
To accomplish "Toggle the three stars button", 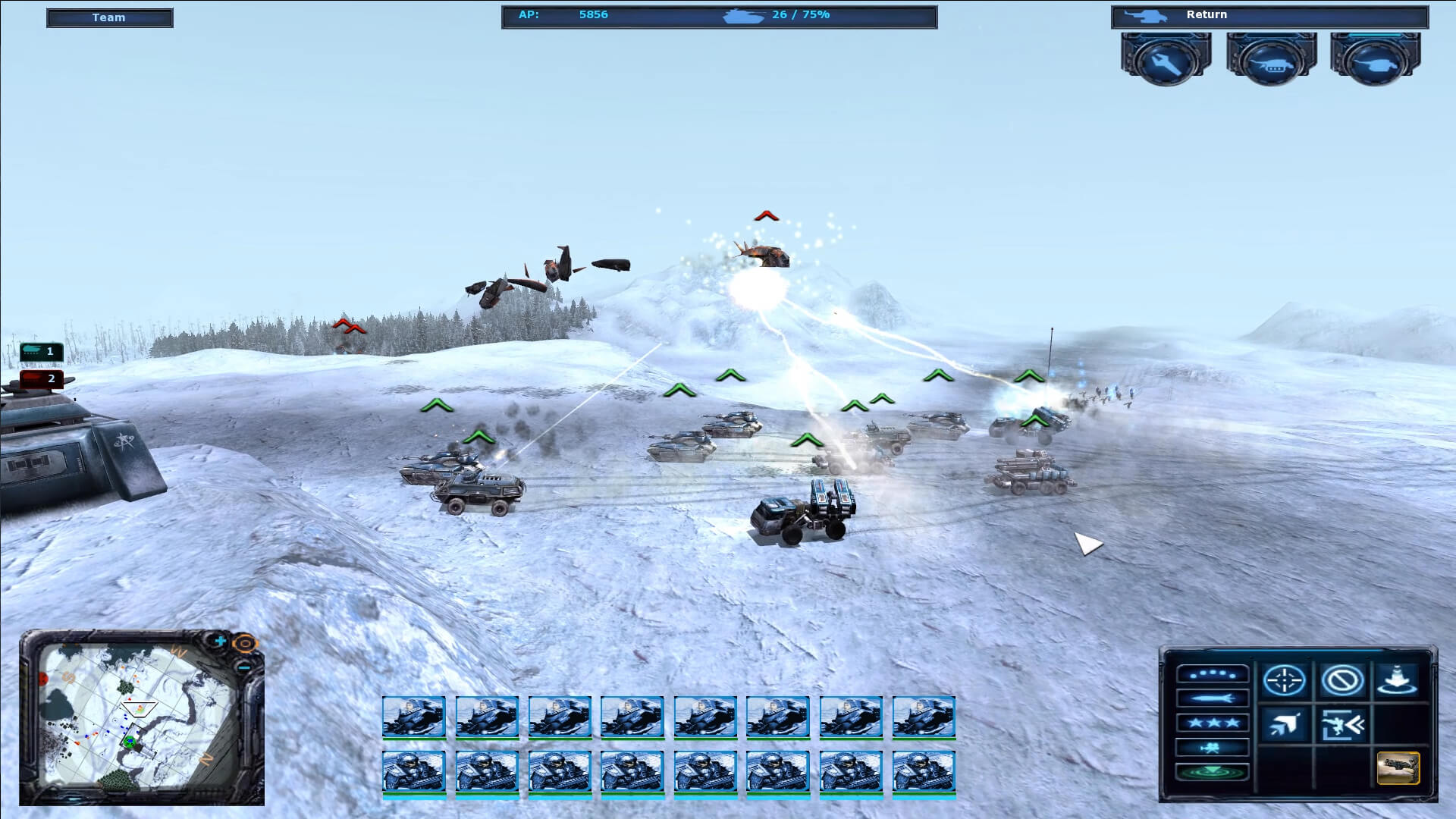I will pos(1212,723).
